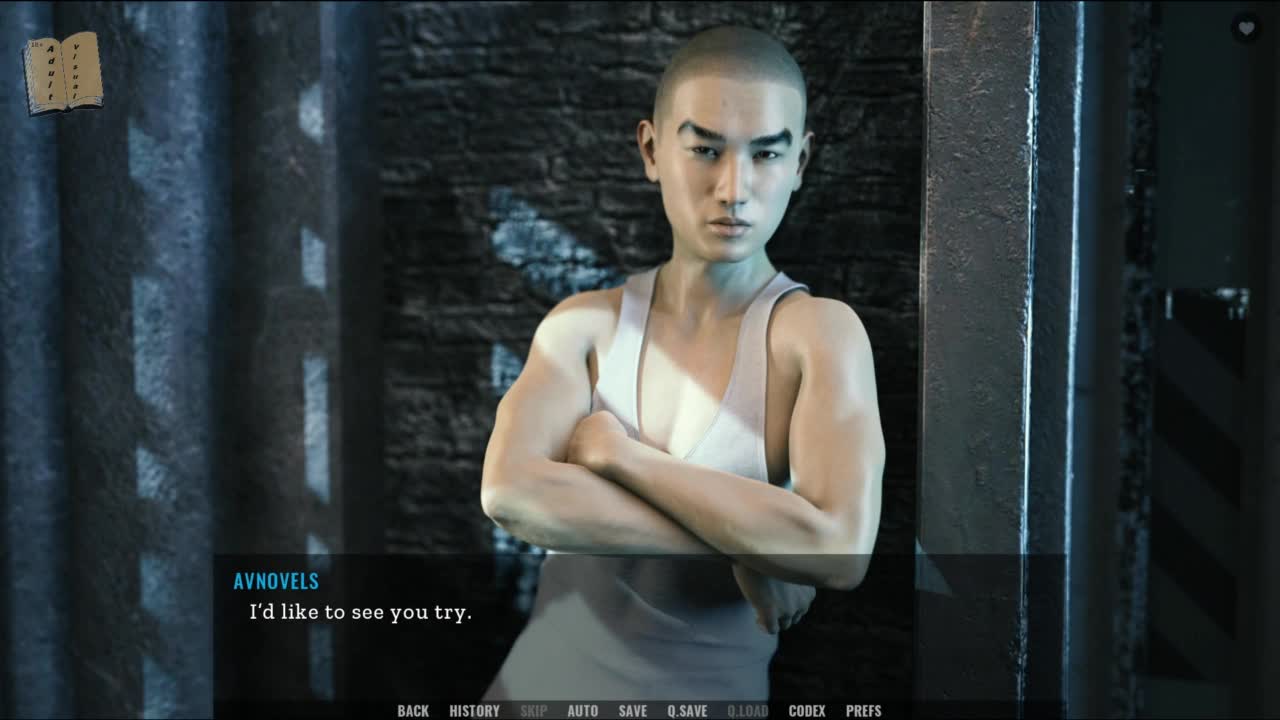Open the Codex

coord(806,711)
